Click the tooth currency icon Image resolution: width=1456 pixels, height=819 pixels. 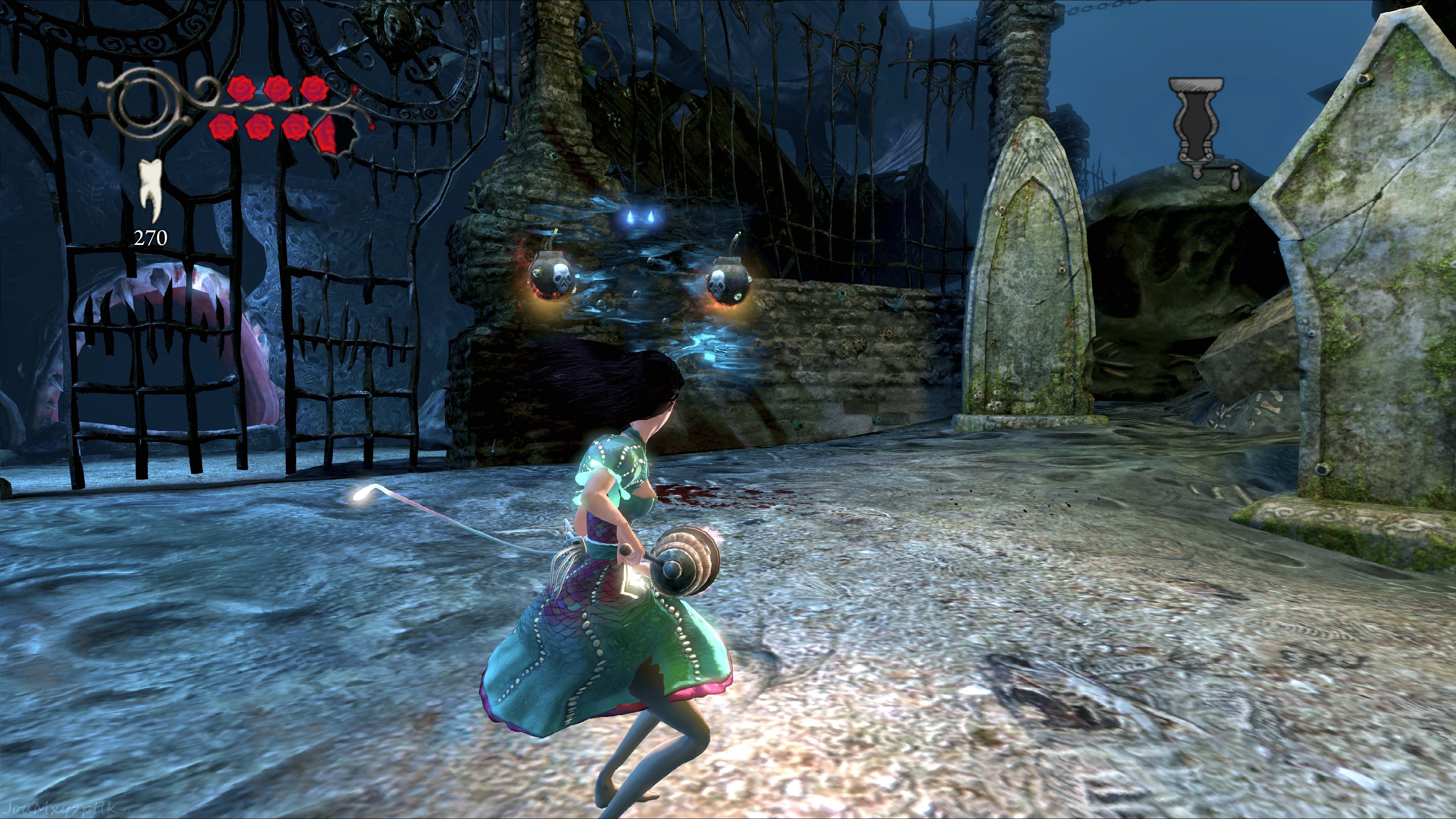[151, 190]
